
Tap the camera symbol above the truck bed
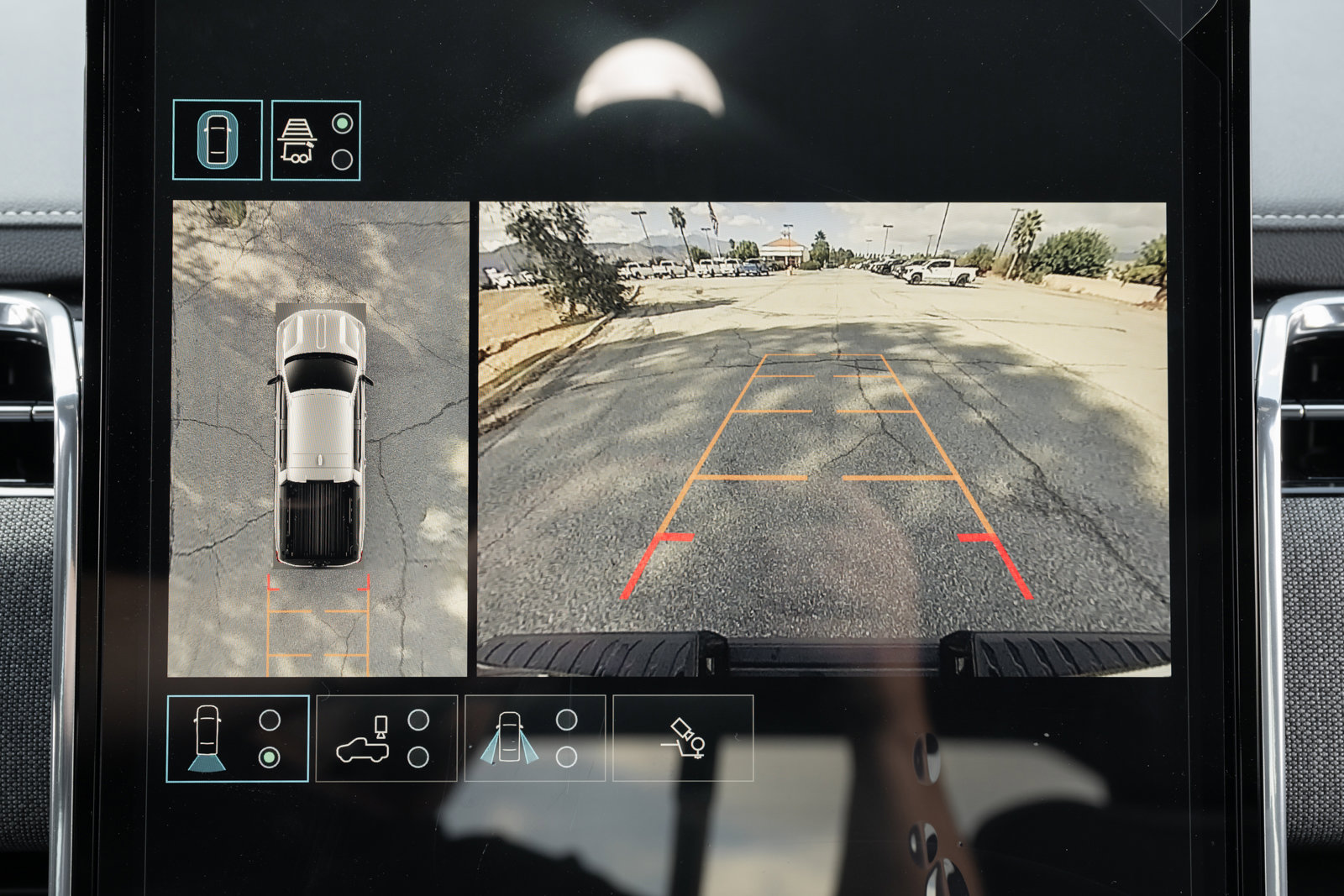pos(379,725)
